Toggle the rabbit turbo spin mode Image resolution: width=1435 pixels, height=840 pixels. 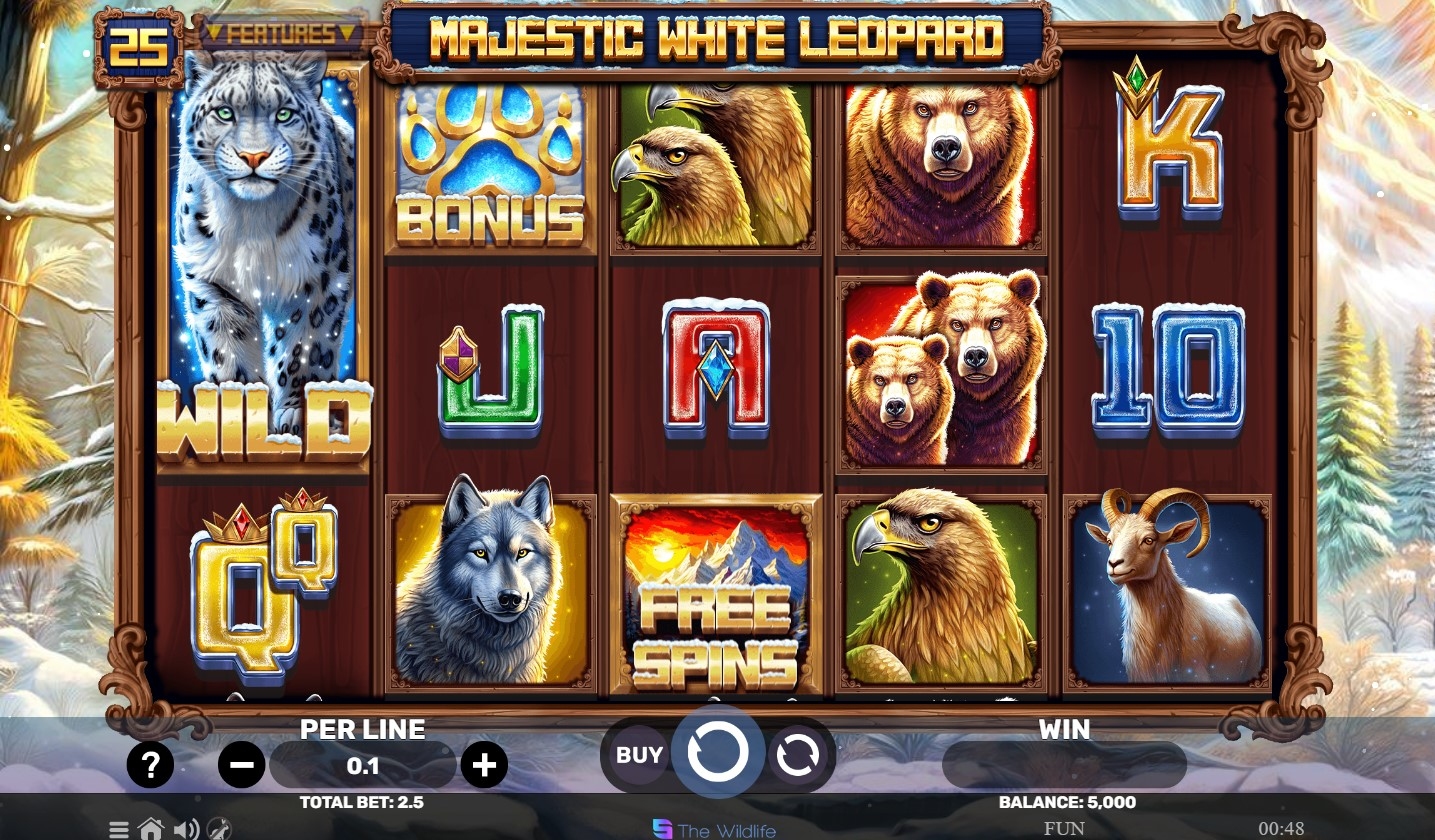(219, 829)
